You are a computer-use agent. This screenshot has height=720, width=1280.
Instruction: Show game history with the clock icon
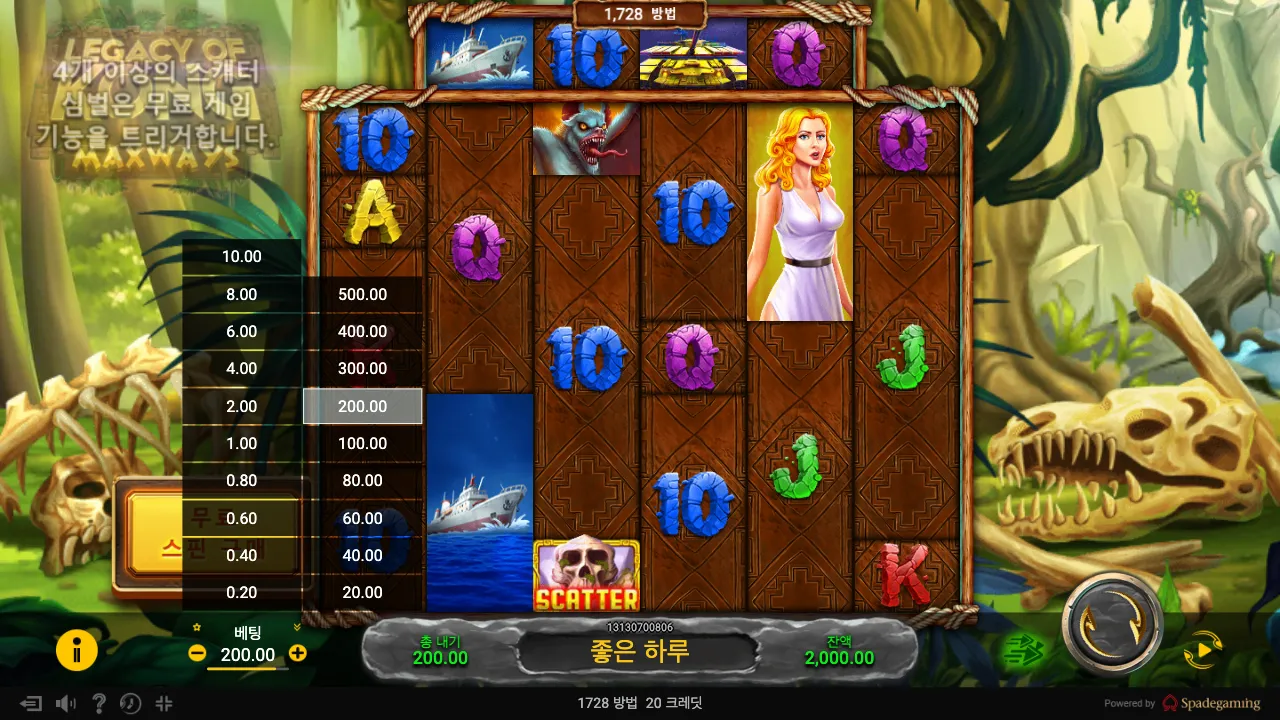click(x=131, y=703)
